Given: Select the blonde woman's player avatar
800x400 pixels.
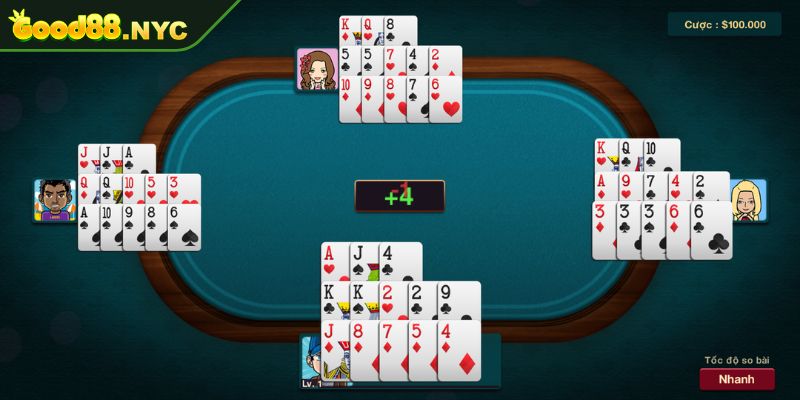Looking at the screenshot, I should pos(747,201).
